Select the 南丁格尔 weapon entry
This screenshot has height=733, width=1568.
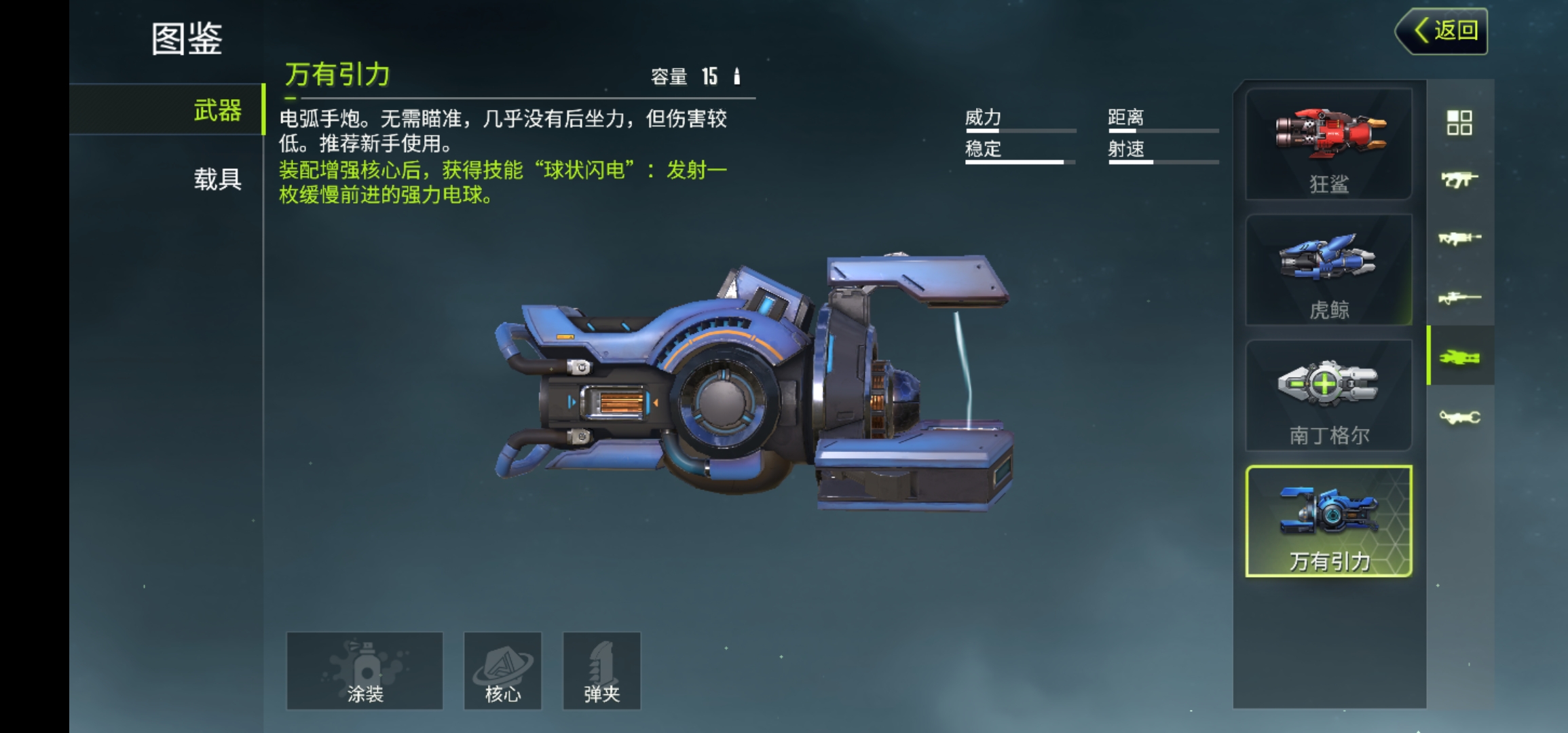click(x=1328, y=395)
